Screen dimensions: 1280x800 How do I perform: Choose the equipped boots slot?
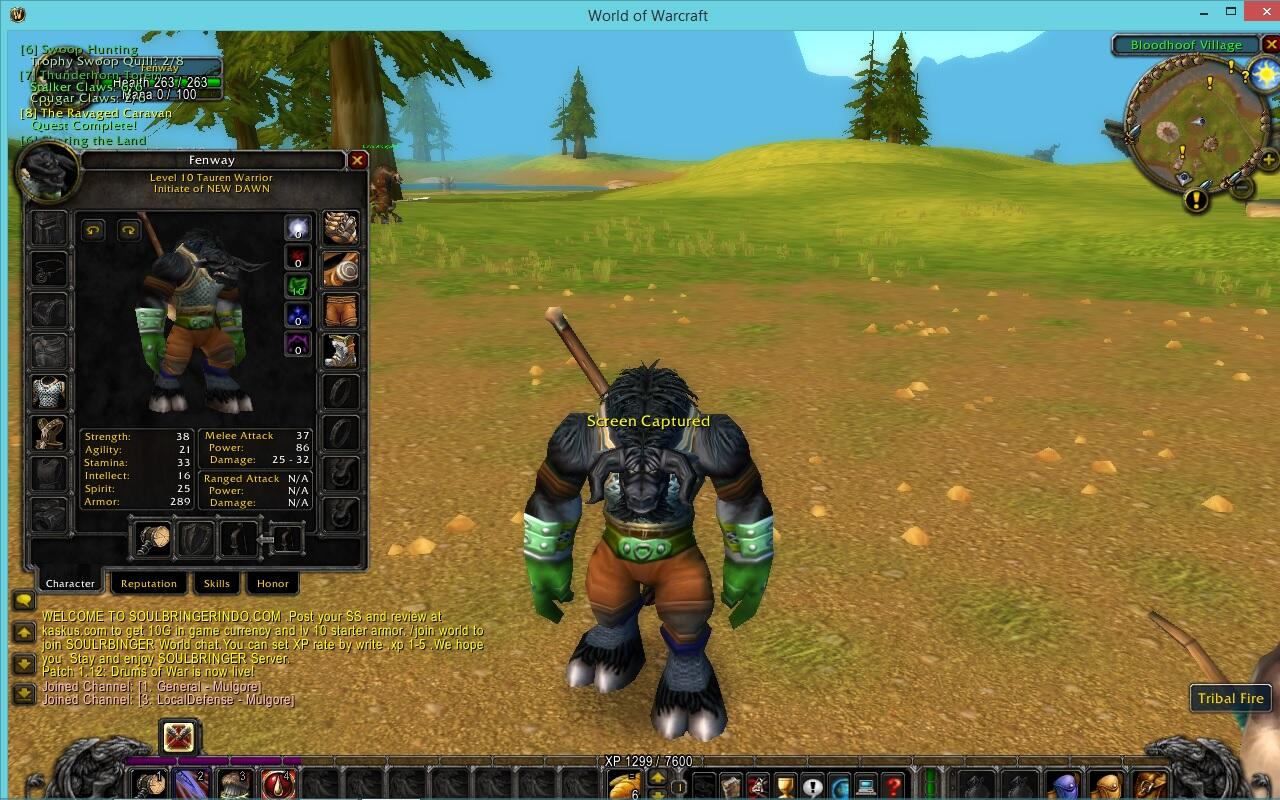[341, 351]
